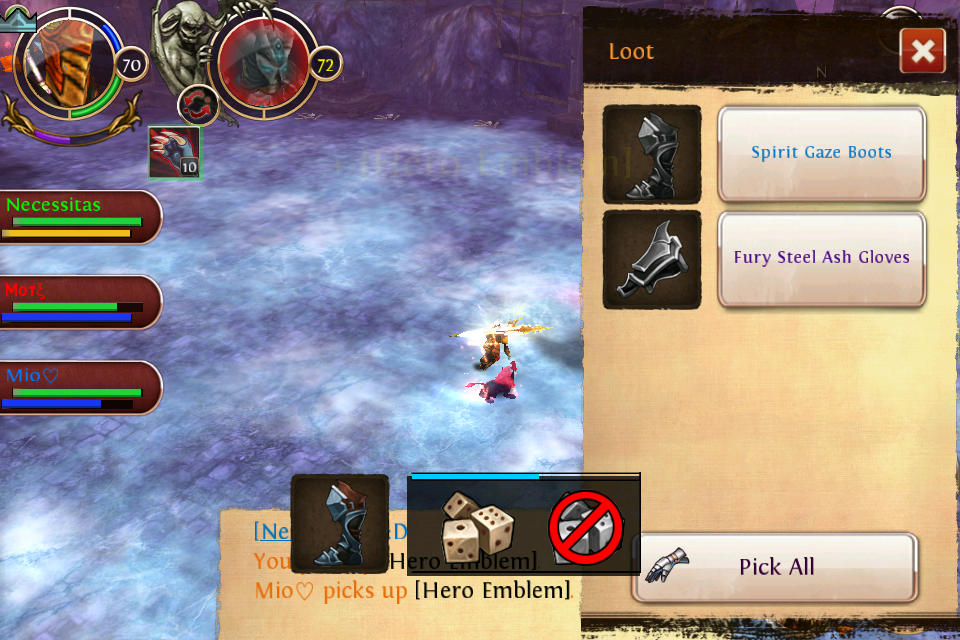960x640 pixels.
Task: Select the level 72 target portrait
Action: click(x=264, y=64)
